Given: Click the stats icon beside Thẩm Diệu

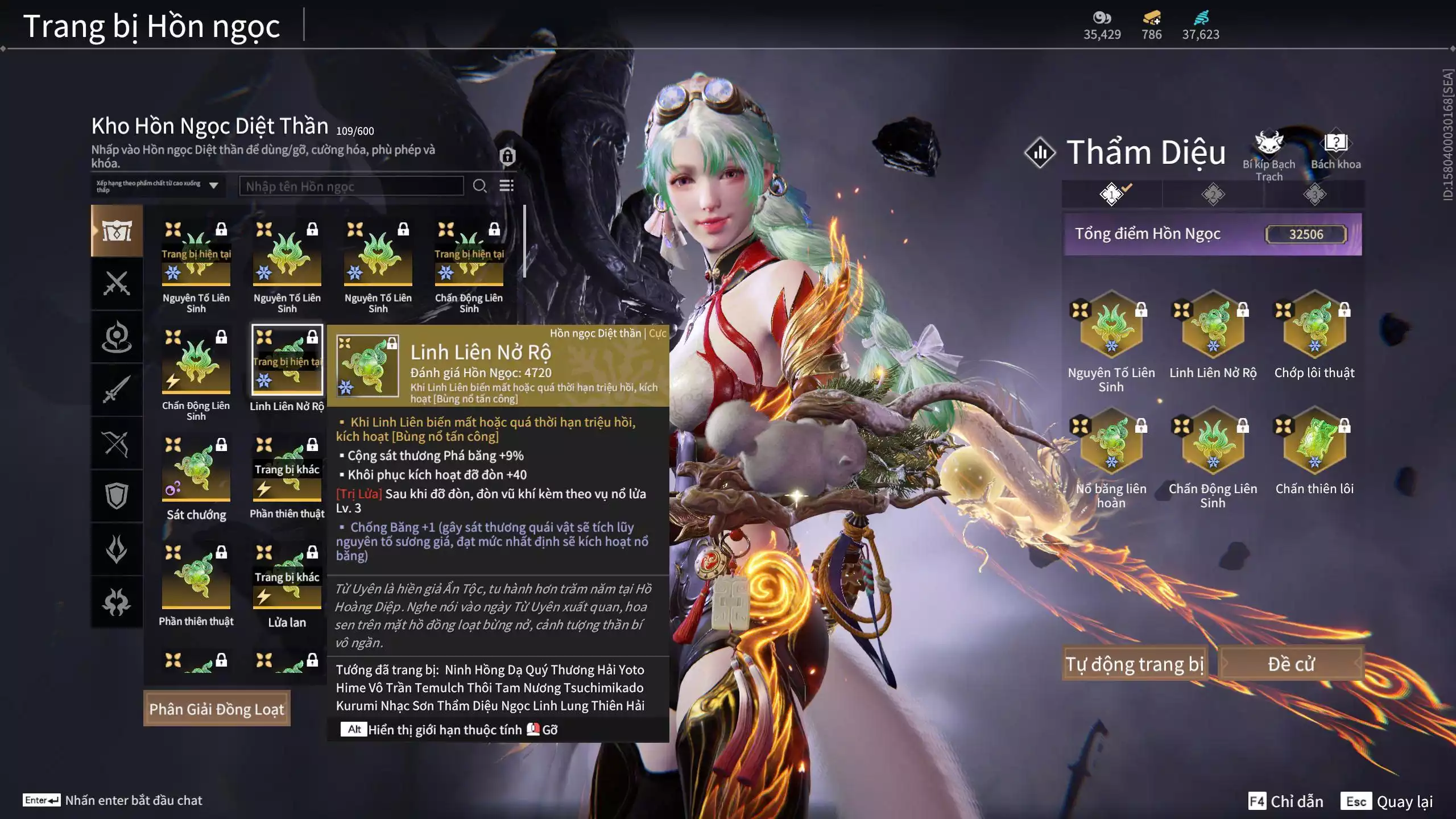Looking at the screenshot, I should pyautogui.click(x=1040, y=152).
